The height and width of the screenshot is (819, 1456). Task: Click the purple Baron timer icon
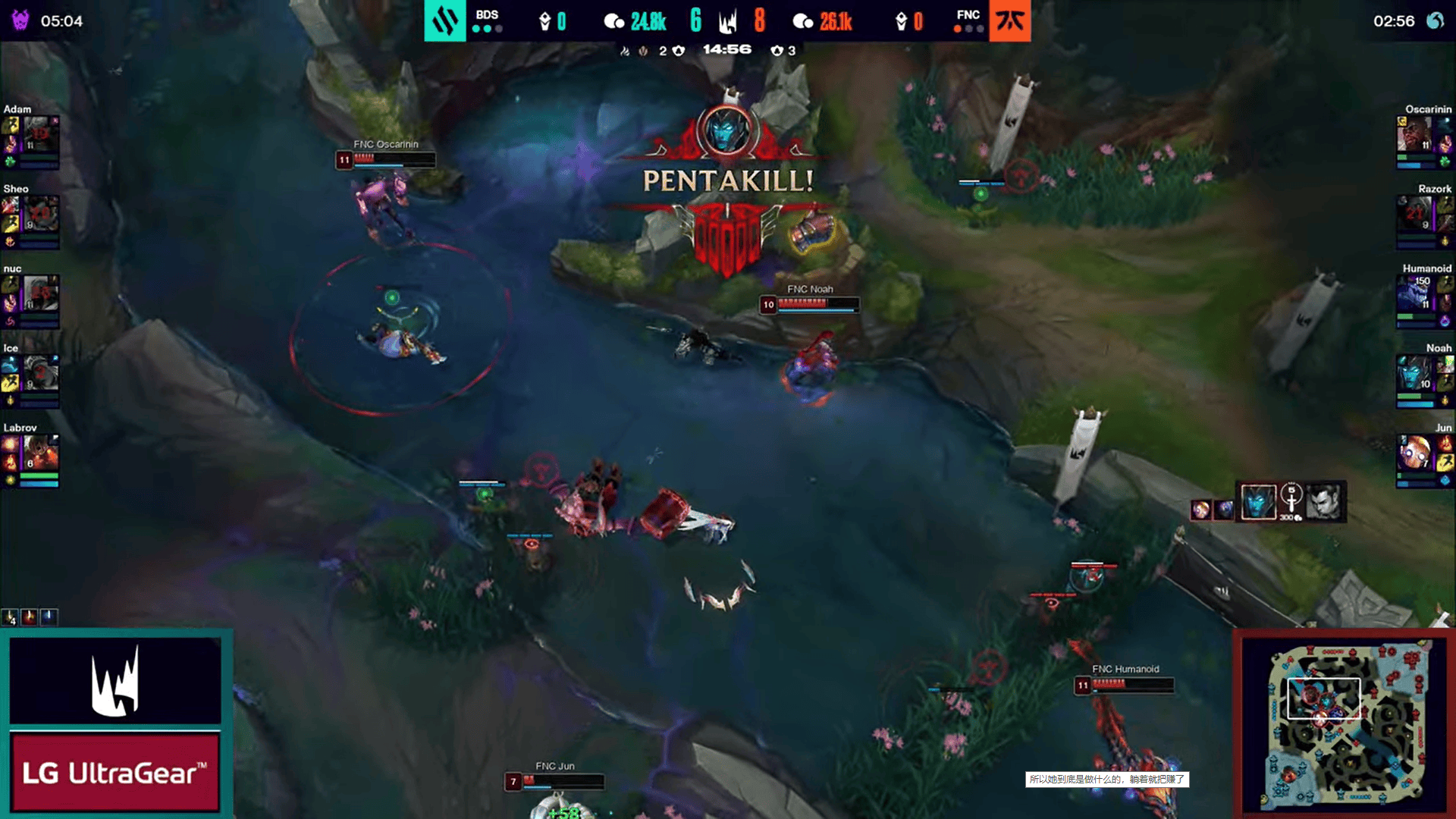(20, 20)
